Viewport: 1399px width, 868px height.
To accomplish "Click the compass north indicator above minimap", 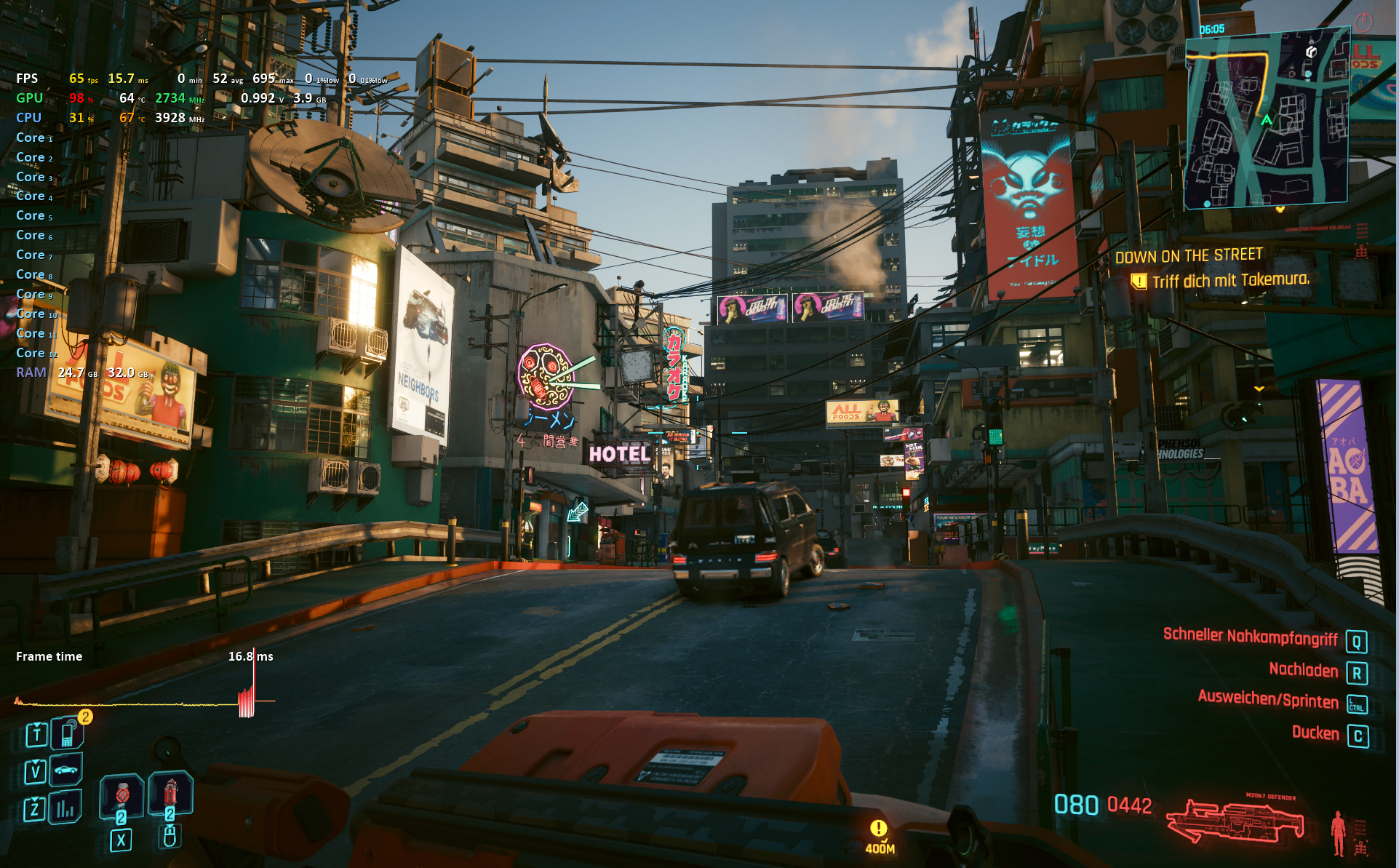I will pos(1364,22).
